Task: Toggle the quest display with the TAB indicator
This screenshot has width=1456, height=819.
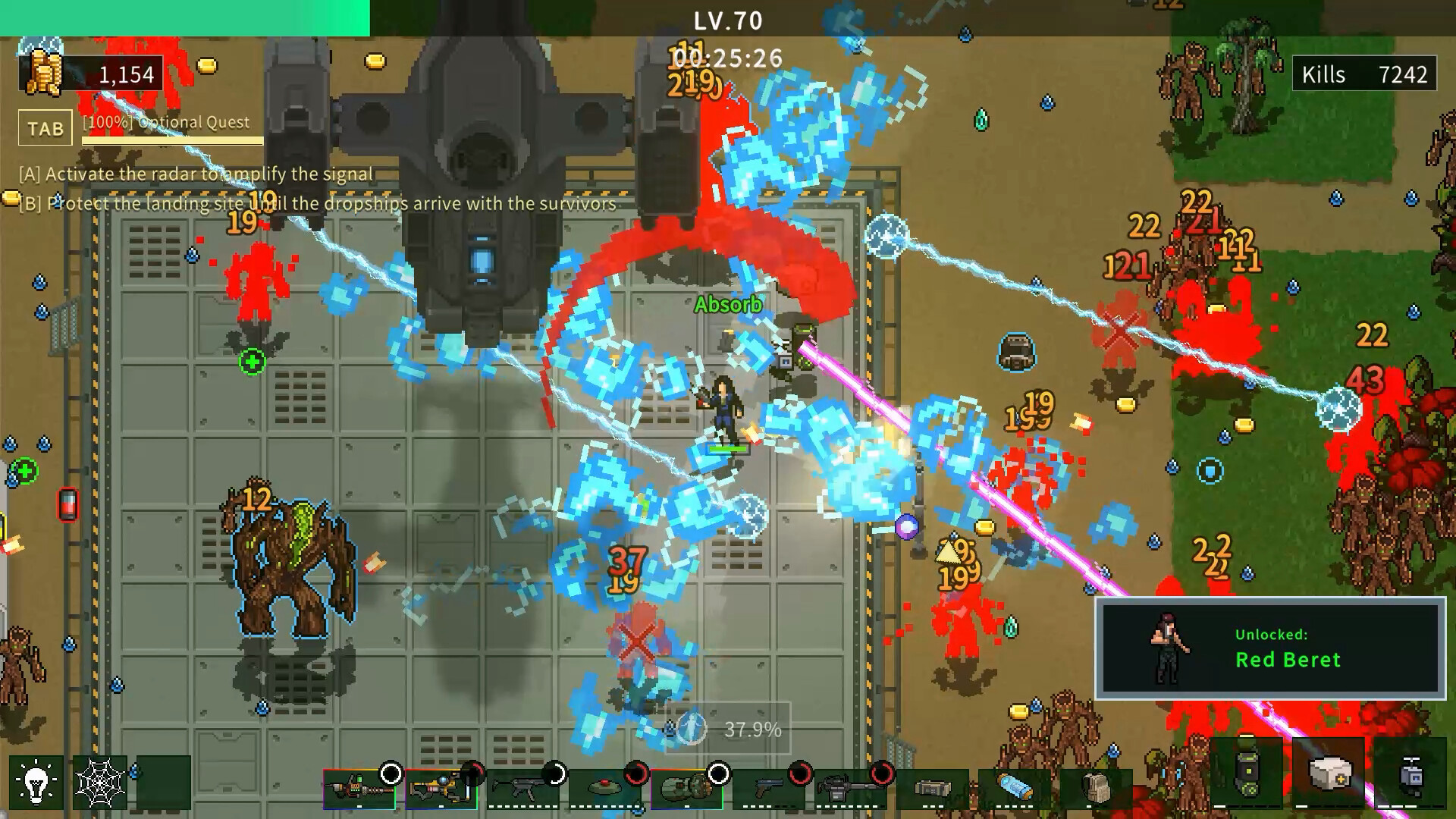Action: coord(44,127)
